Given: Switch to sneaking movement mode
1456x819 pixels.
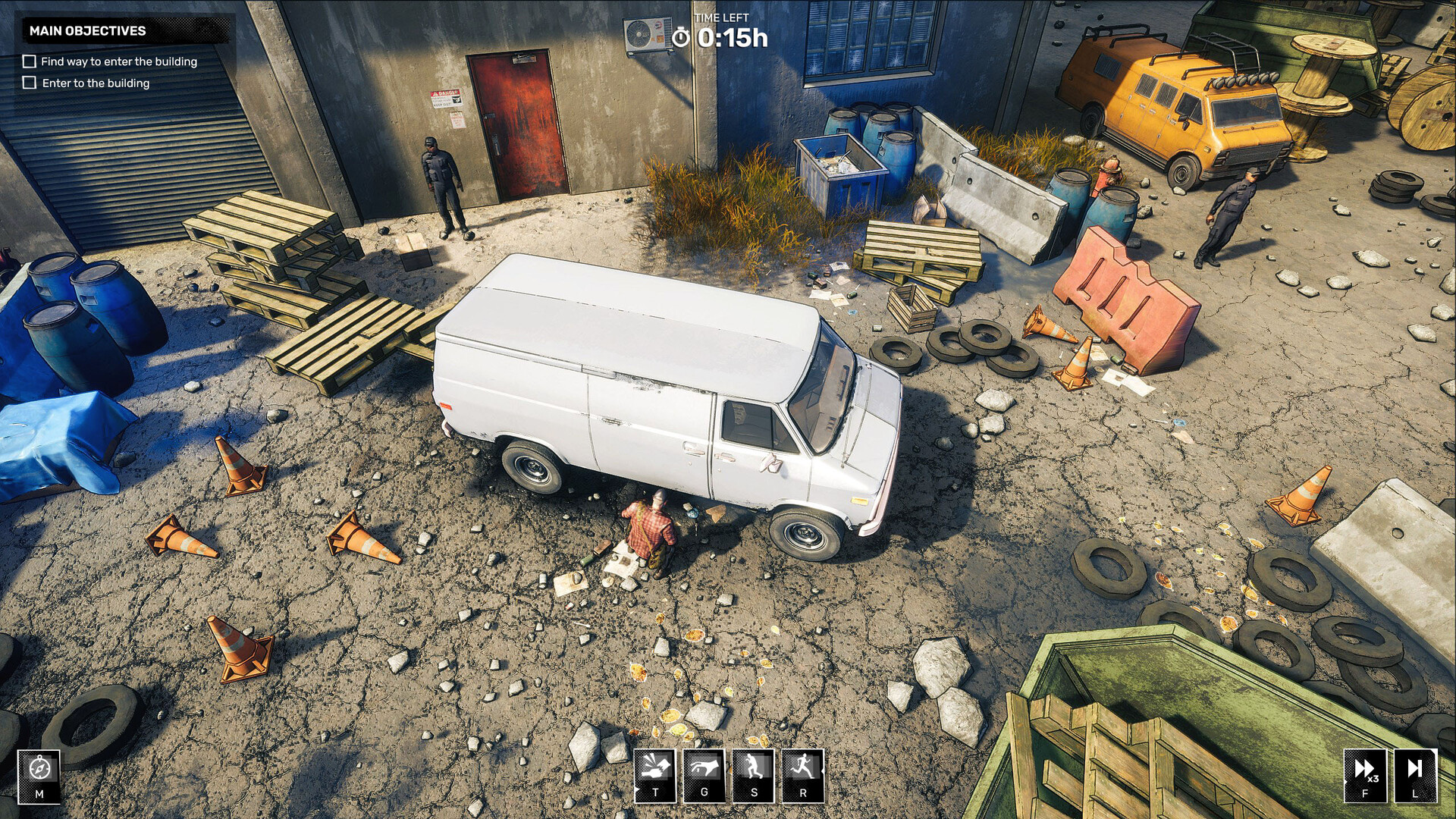Looking at the screenshot, I should pos(754,775).
